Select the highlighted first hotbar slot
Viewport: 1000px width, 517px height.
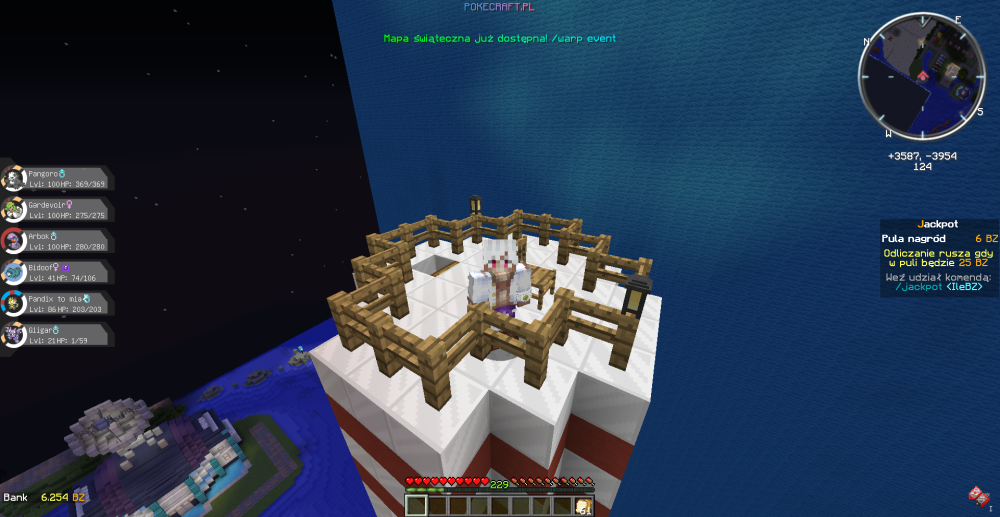point(417,505)
